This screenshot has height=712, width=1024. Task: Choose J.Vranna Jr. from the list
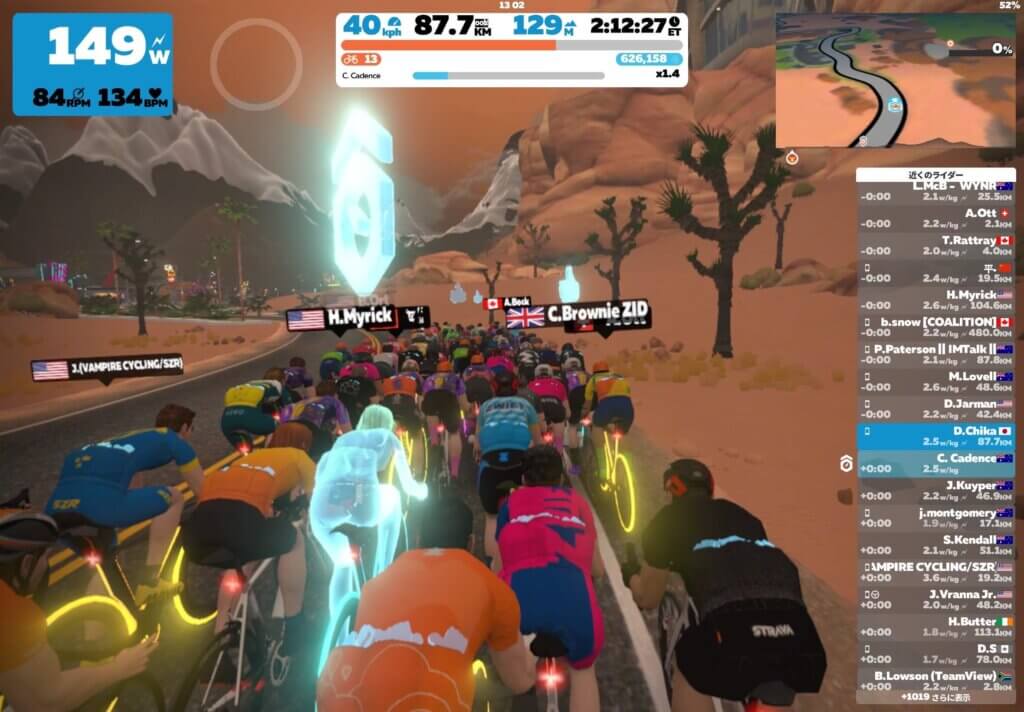[x=935, y=599]
